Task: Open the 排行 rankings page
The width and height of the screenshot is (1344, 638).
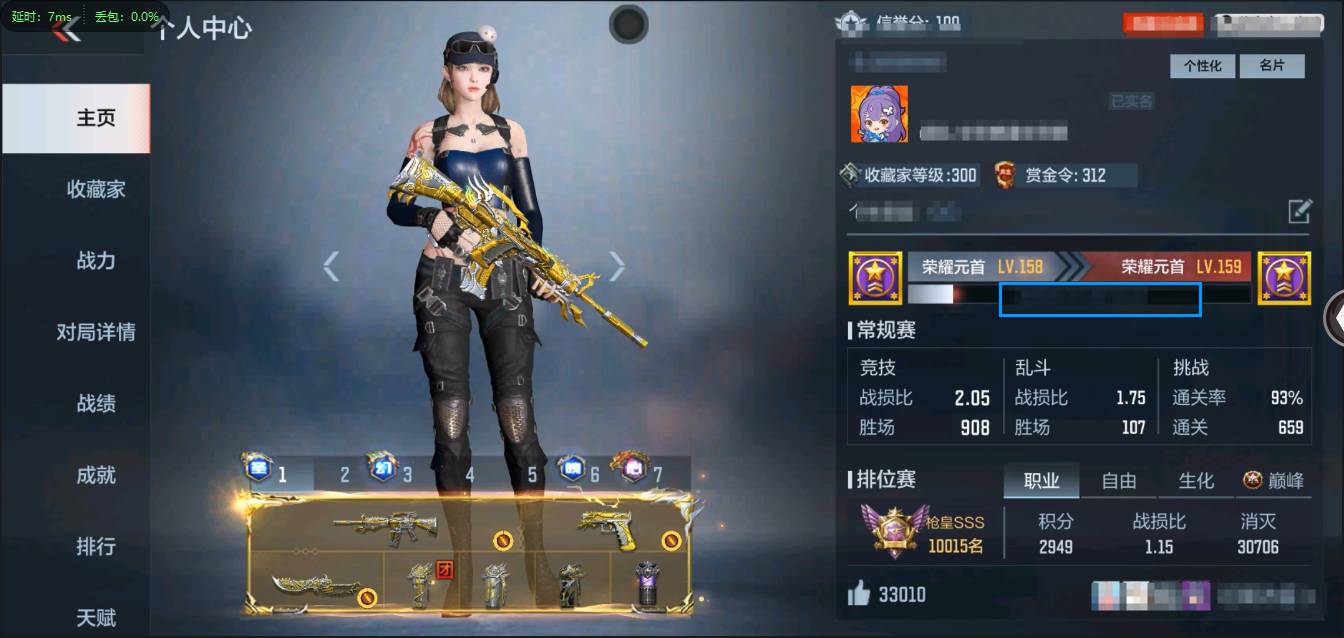Action: (x=96, y=547)
